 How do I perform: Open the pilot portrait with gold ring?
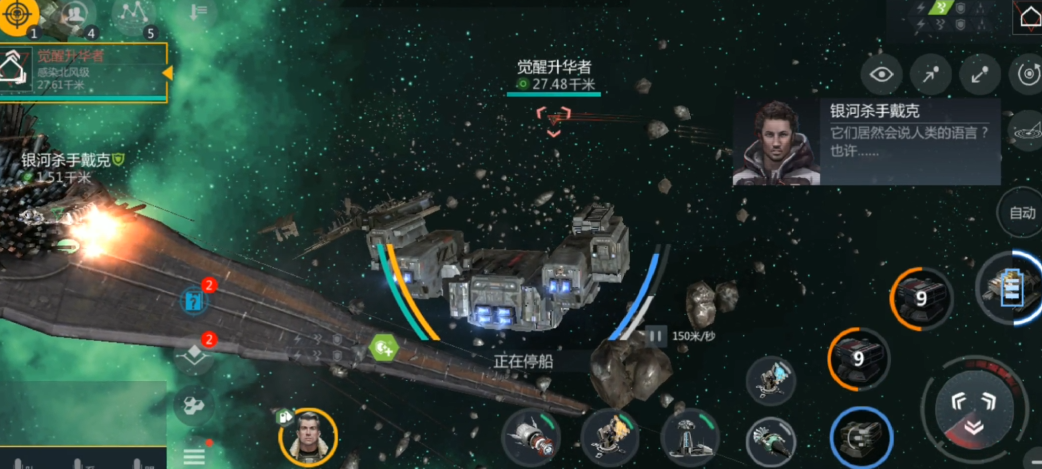[308, 437]
